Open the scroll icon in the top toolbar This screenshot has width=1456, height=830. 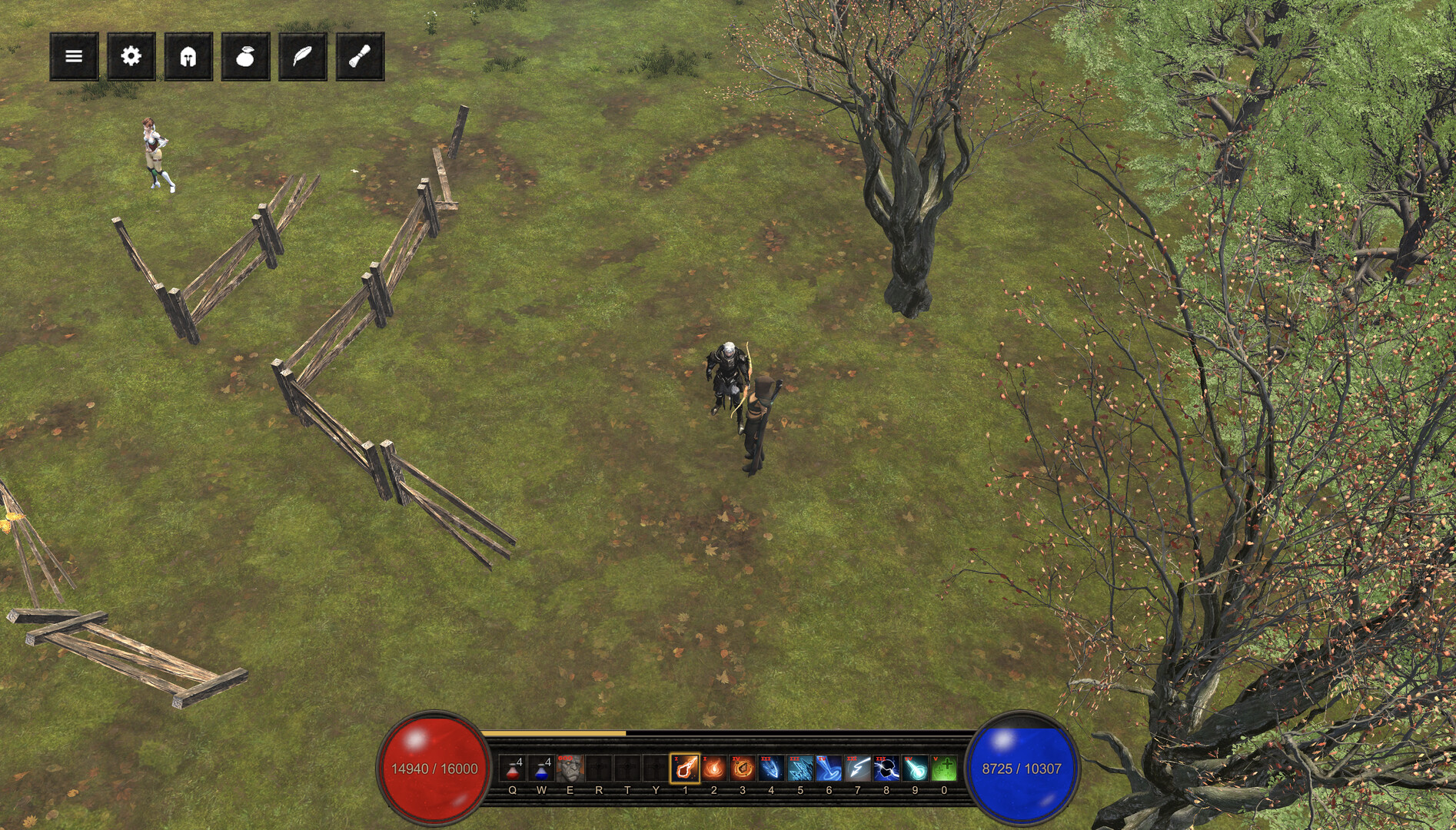(x=359, y=56)
